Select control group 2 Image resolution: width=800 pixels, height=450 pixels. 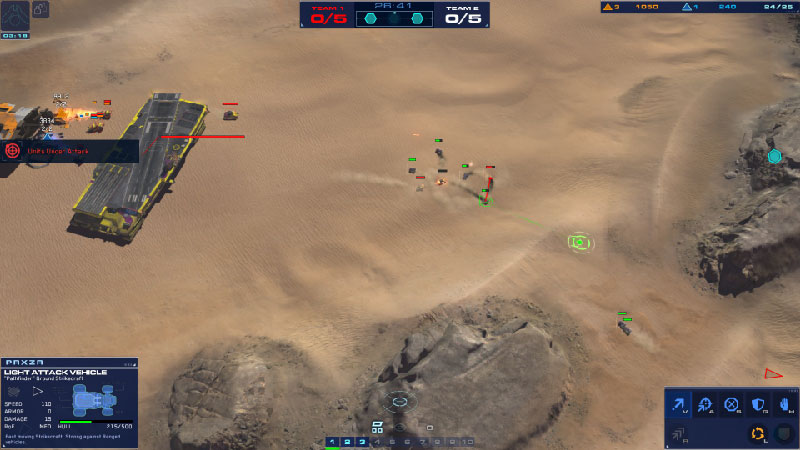coord(347,441)
